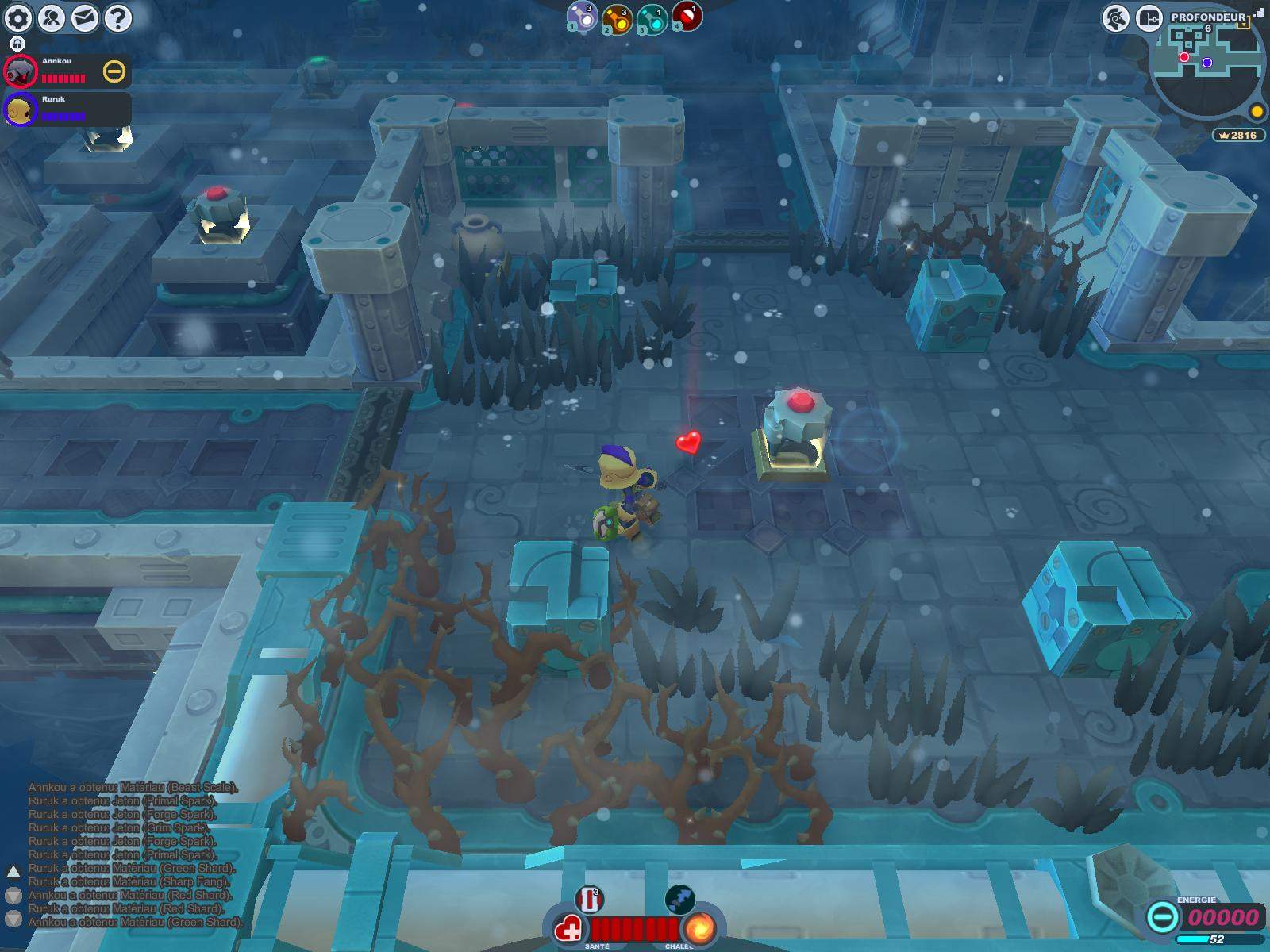Viewport: 1270px width, 952px height.
Task: Open the friends list icon
Action: coord(52,17)
